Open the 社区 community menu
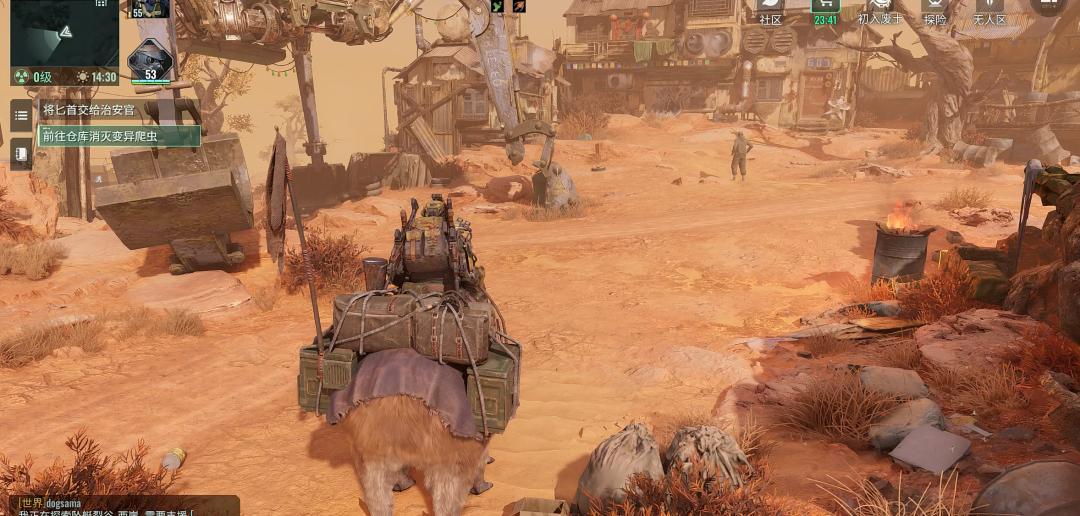 pyautogui.click(x=770, y=10)
